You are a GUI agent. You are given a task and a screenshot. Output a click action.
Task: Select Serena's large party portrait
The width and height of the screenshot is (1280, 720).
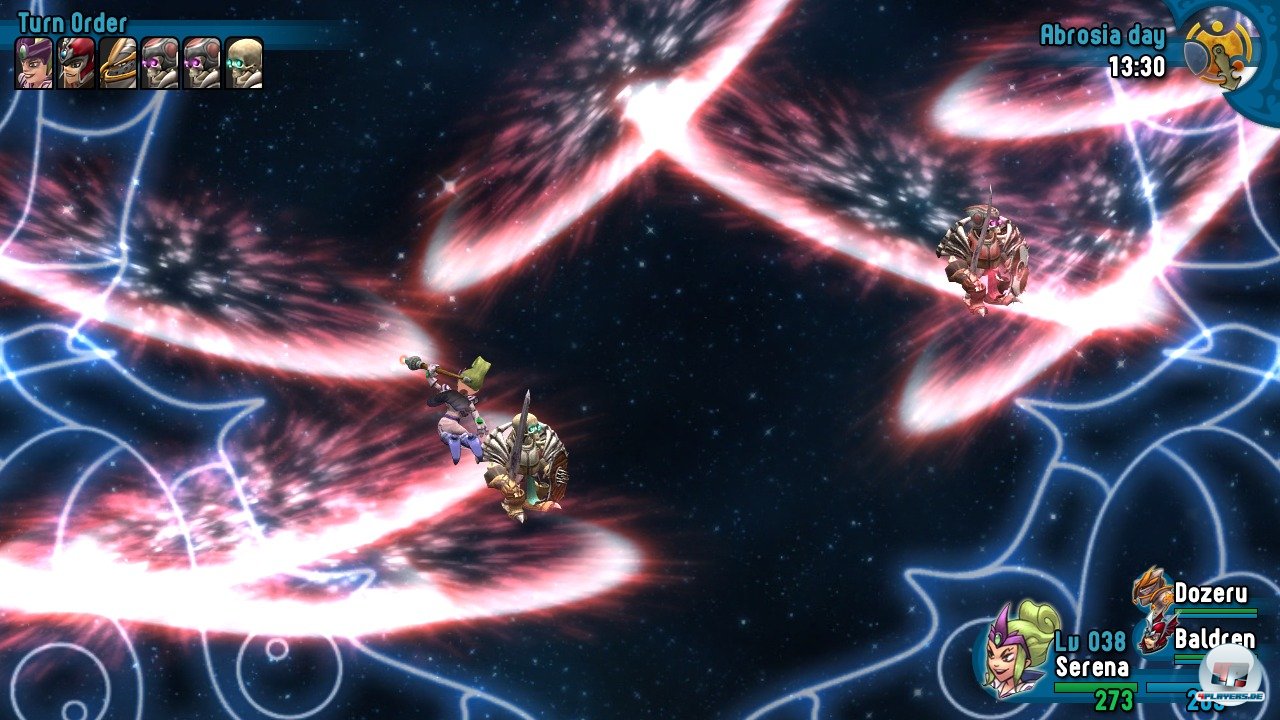1018,648
